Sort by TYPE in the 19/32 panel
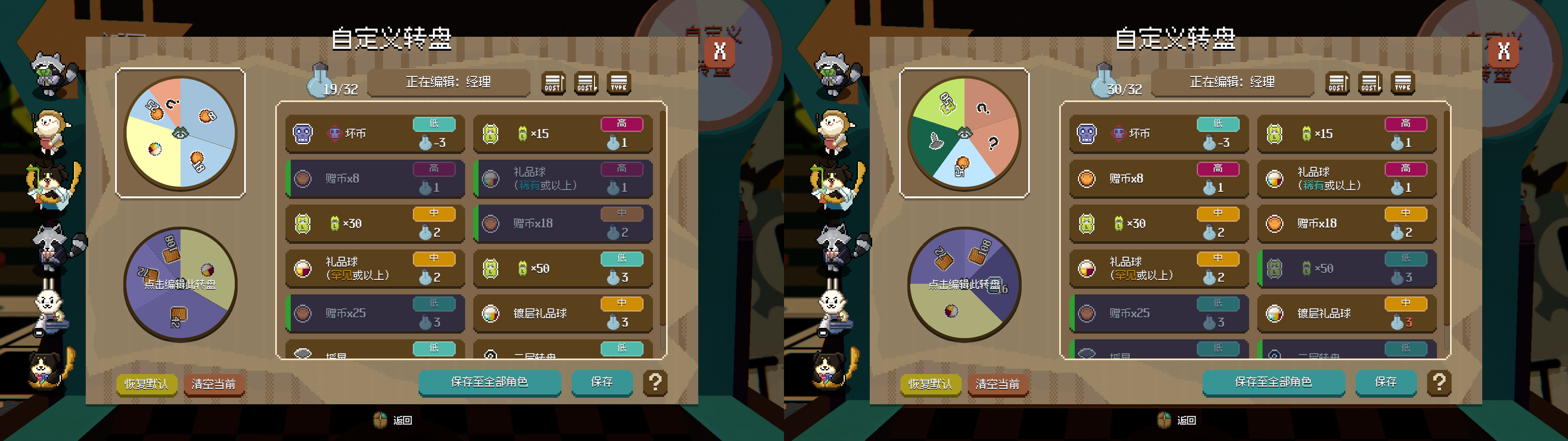The height and width of the screenshot is (441, 1568). (x=619, y=83)
